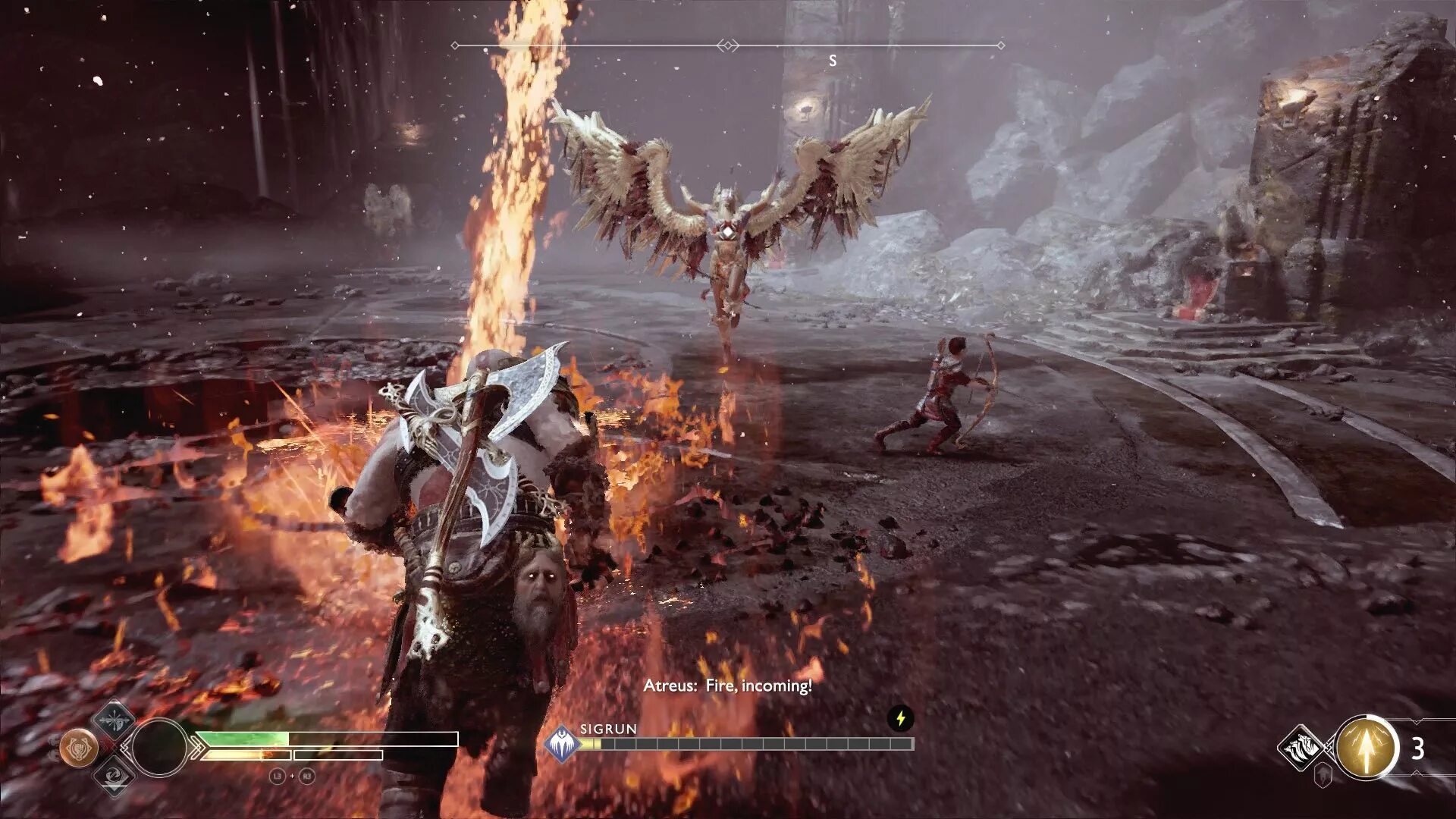Select Sigrun's winged valkyrie emblem

562,744
